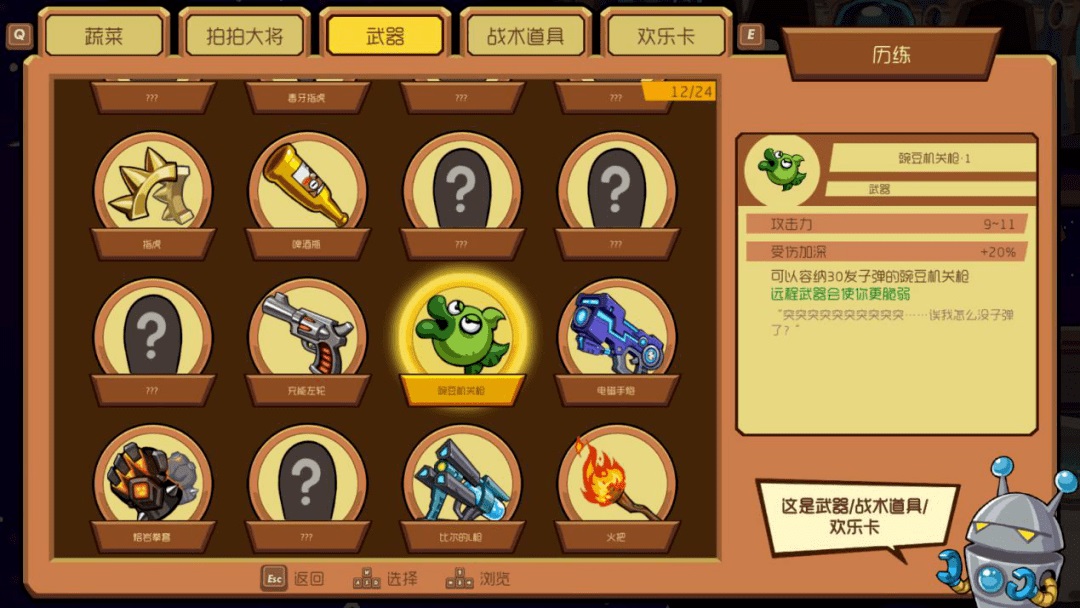Switch to the 蔬菜 tab
This screenshot has height=608, width=1080.
tap(104, 37)
